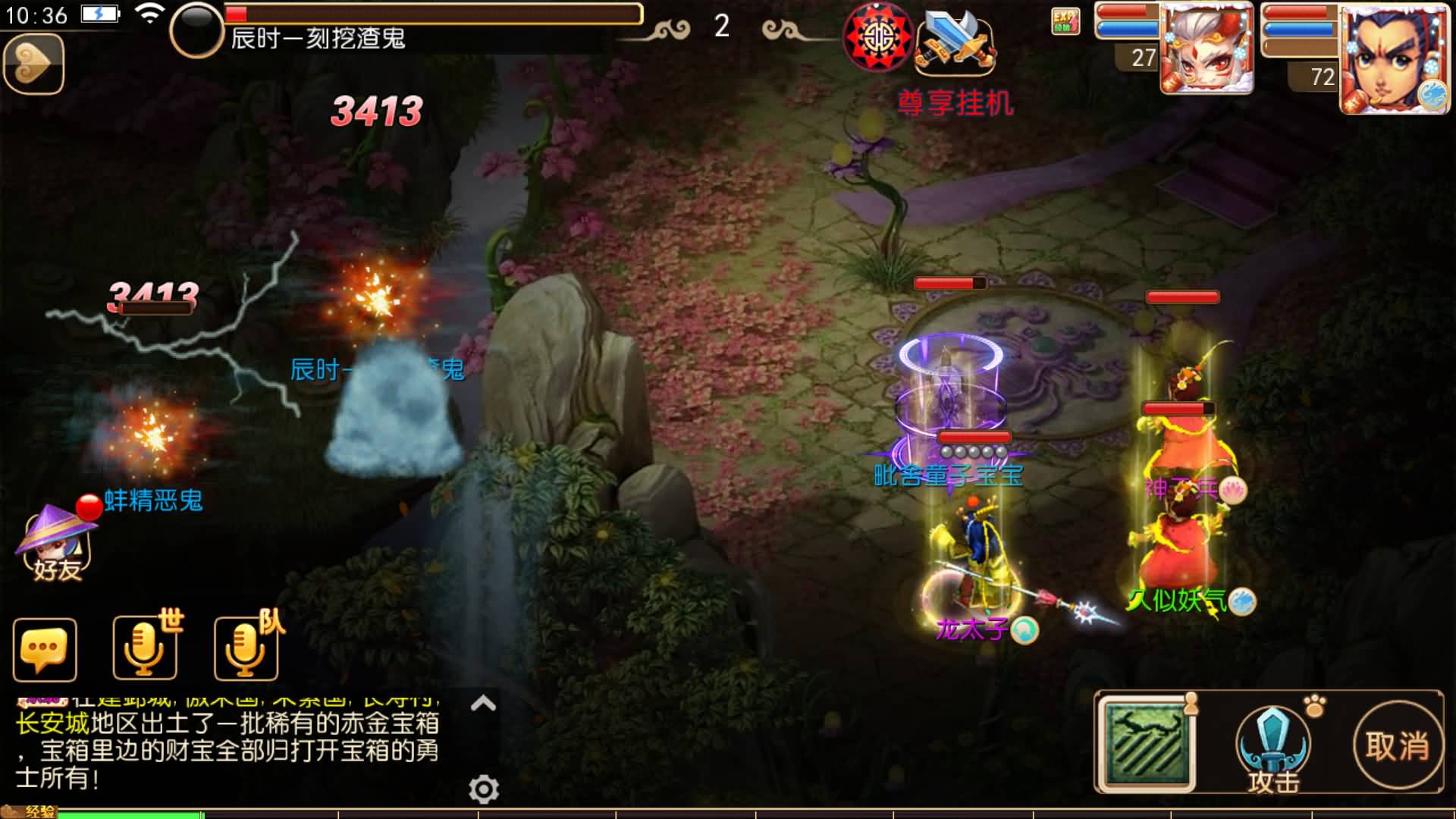The image size is (1456, 819).
Task: Open the chat bubble icon
Action: (x=43, y=651)
